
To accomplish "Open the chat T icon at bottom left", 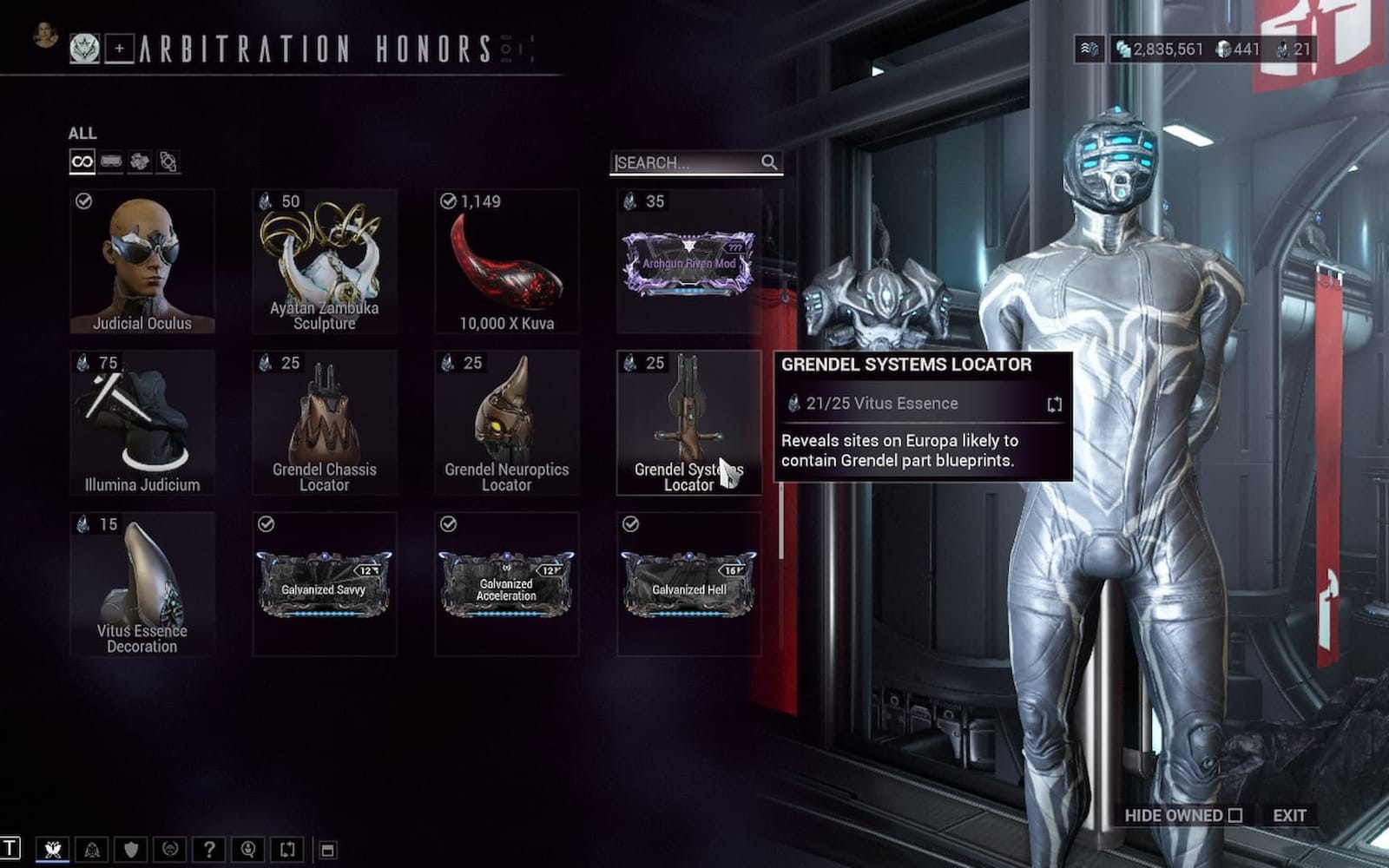I will coord(10,848).
